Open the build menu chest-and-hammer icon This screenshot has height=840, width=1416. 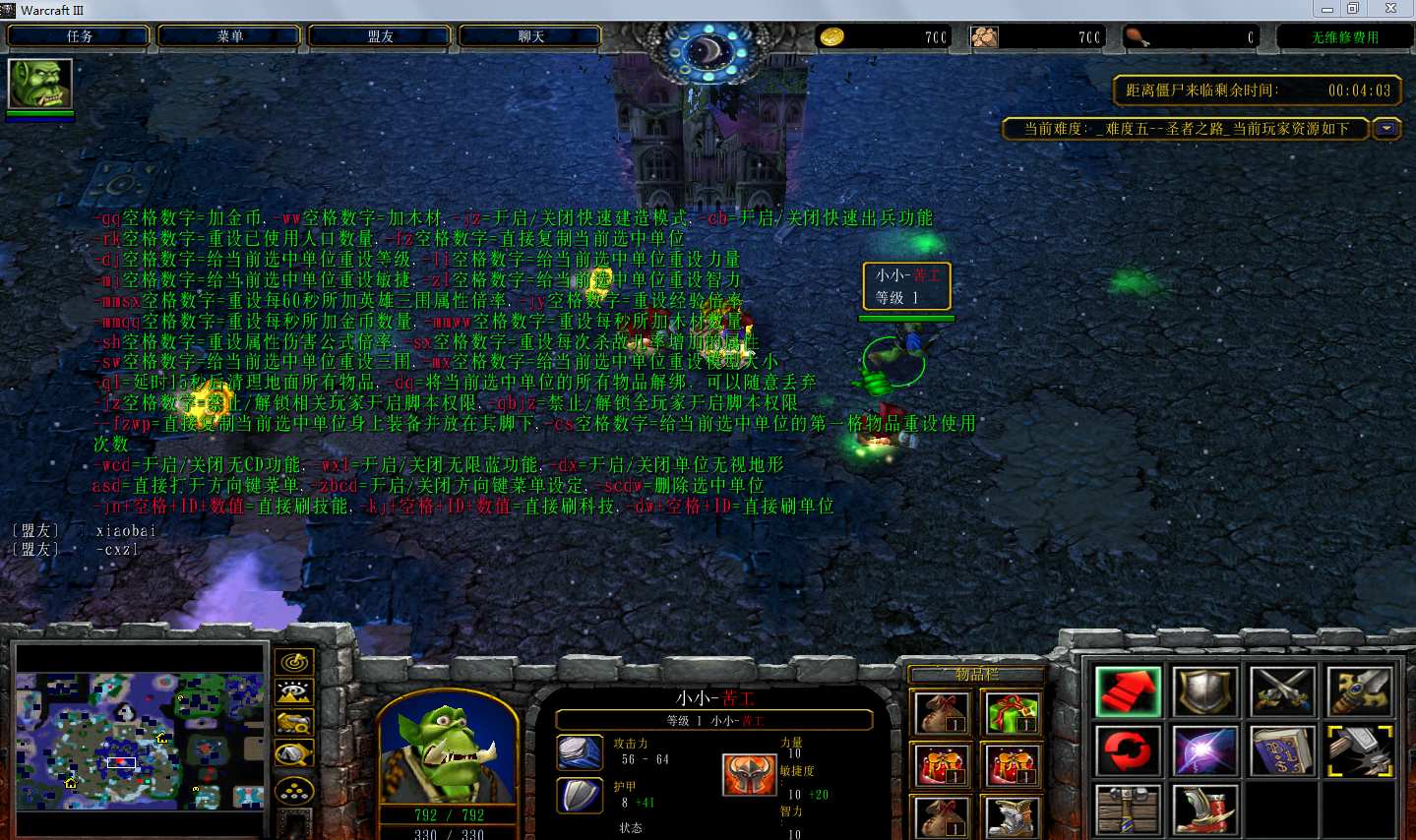point(1128,811)
